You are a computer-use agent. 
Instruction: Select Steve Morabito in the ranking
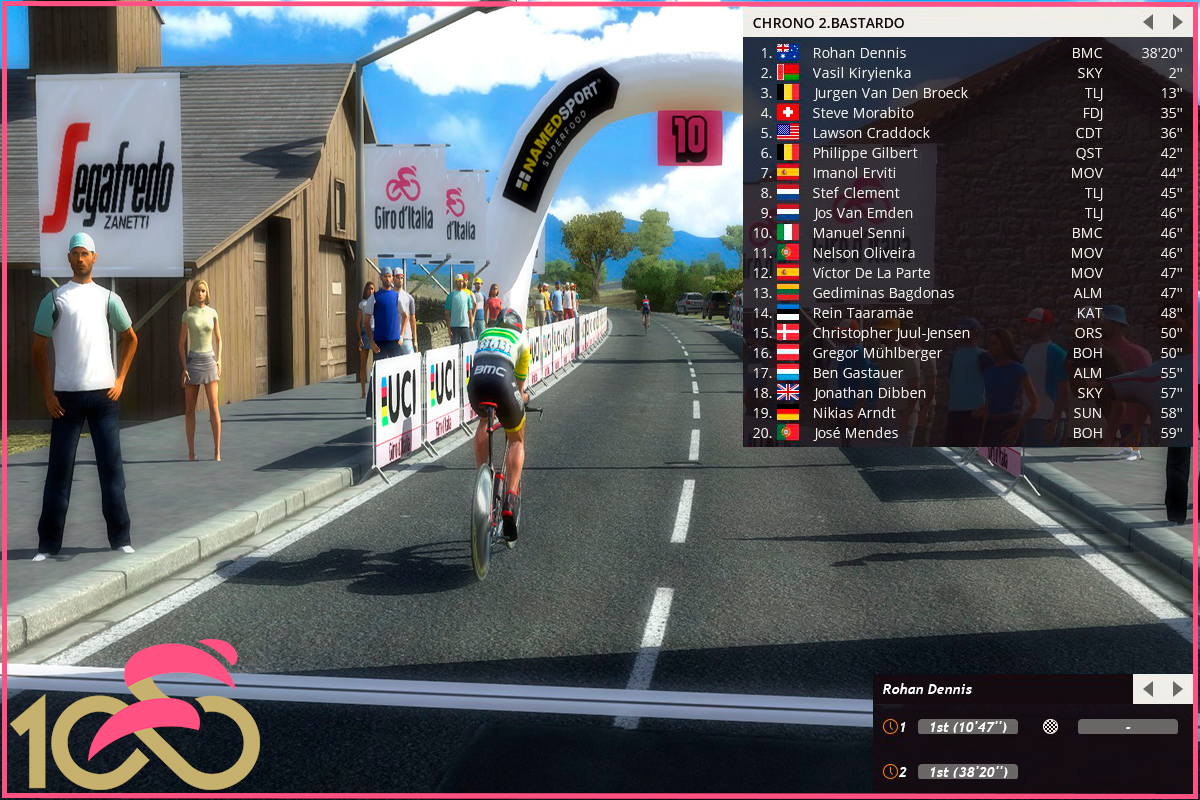point(862,113)
